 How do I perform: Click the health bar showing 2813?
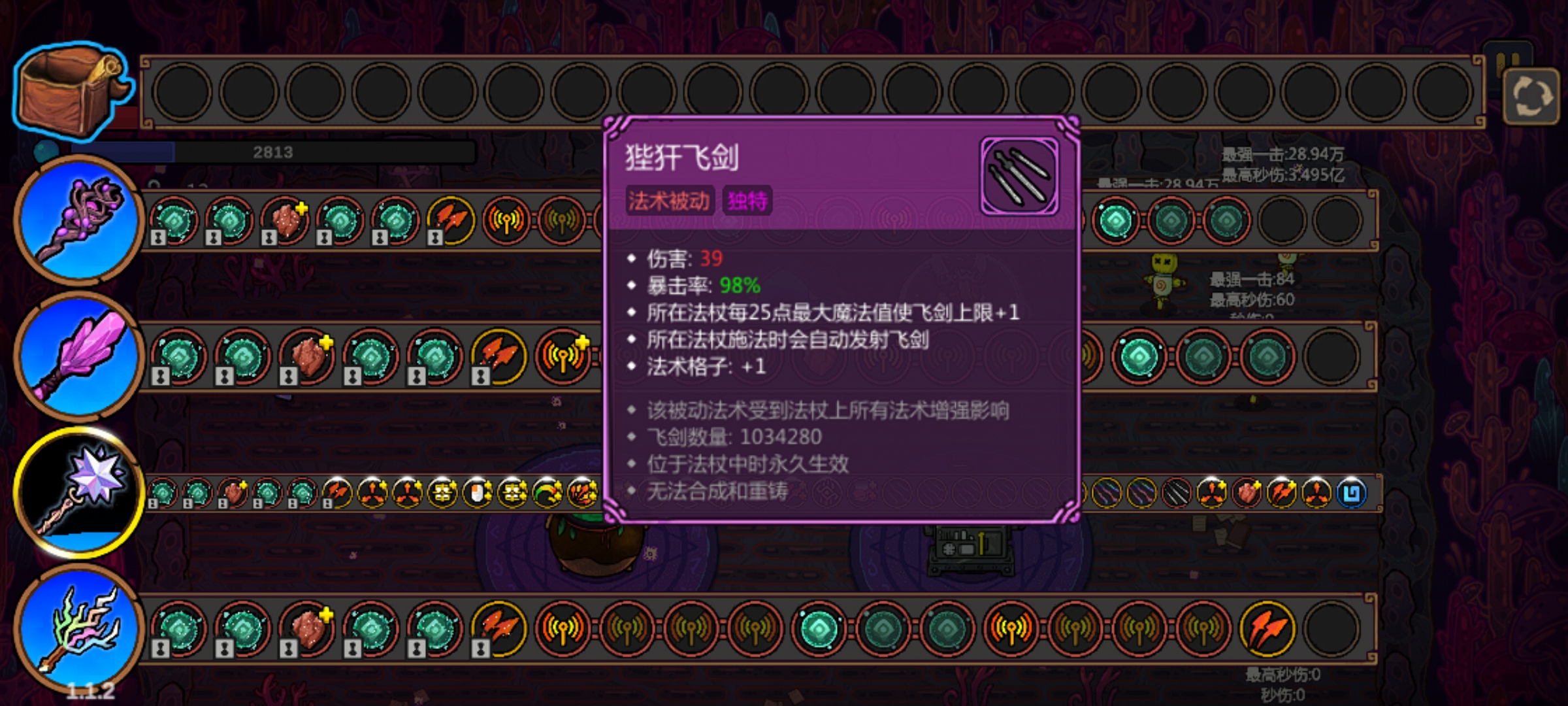(274, 152)
